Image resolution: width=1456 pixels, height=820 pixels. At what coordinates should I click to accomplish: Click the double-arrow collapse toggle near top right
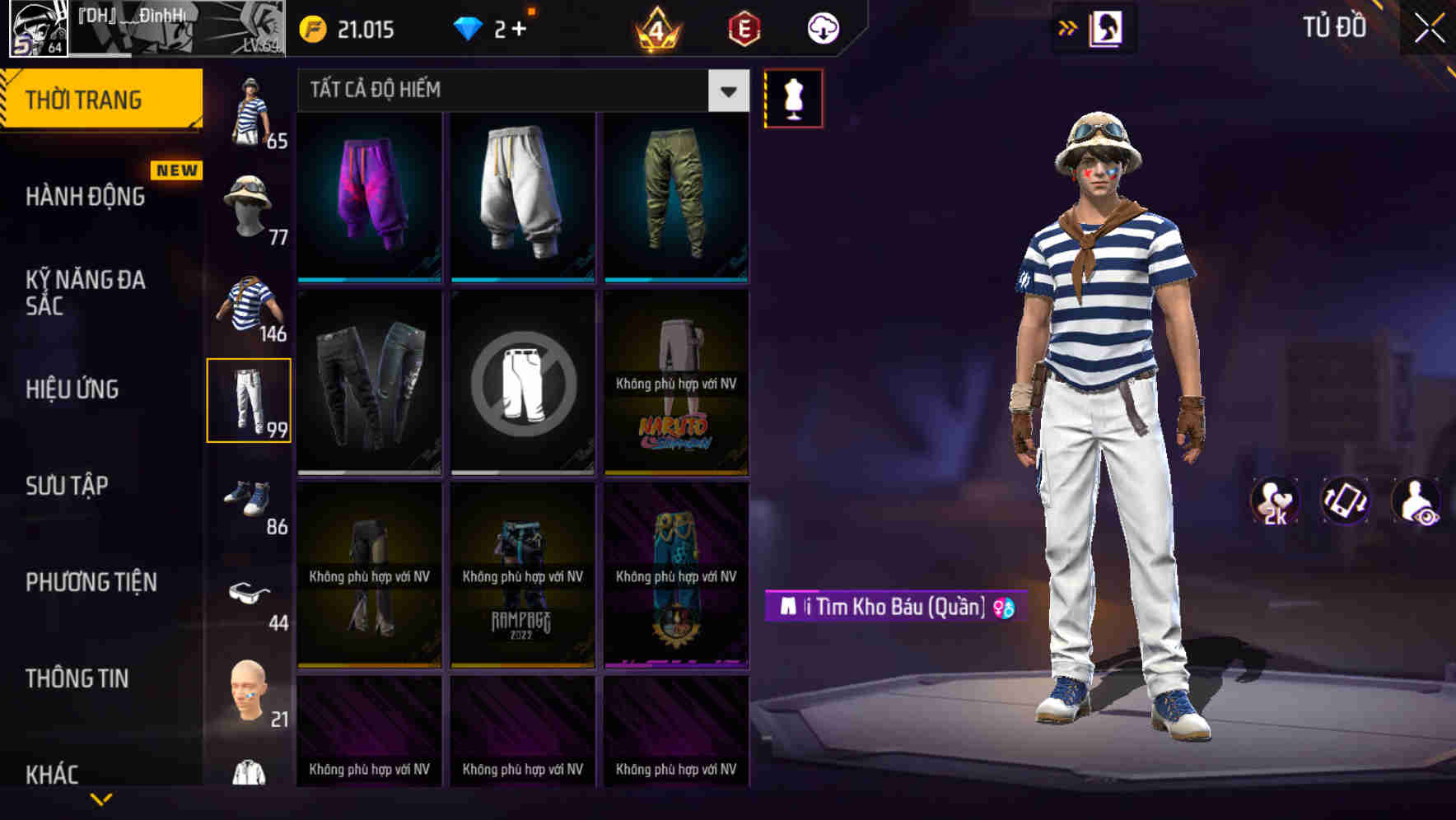[1068, 27]
